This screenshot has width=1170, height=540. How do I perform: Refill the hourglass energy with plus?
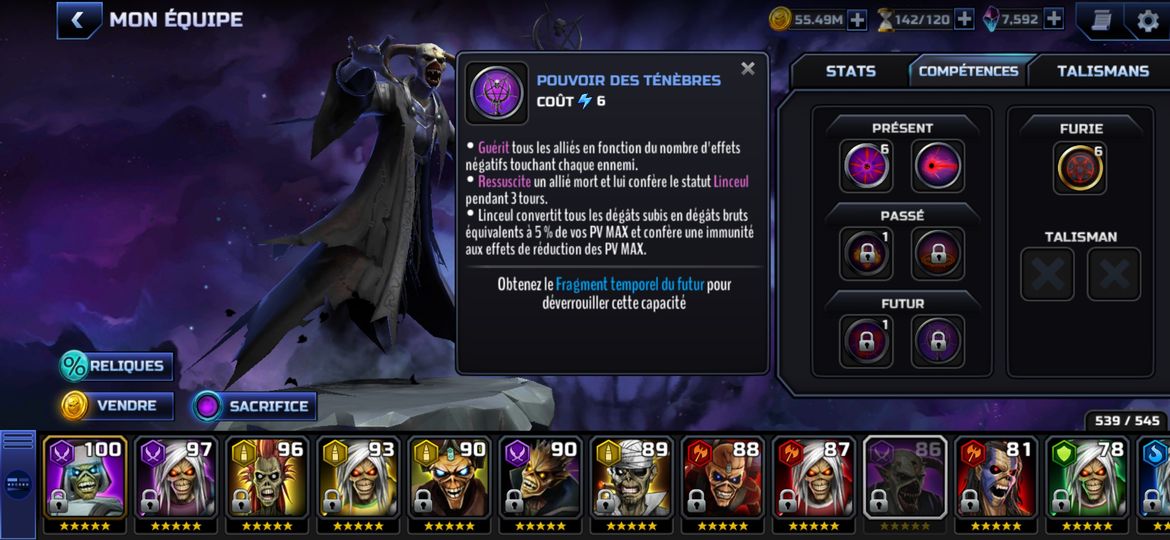click(964, 19)
